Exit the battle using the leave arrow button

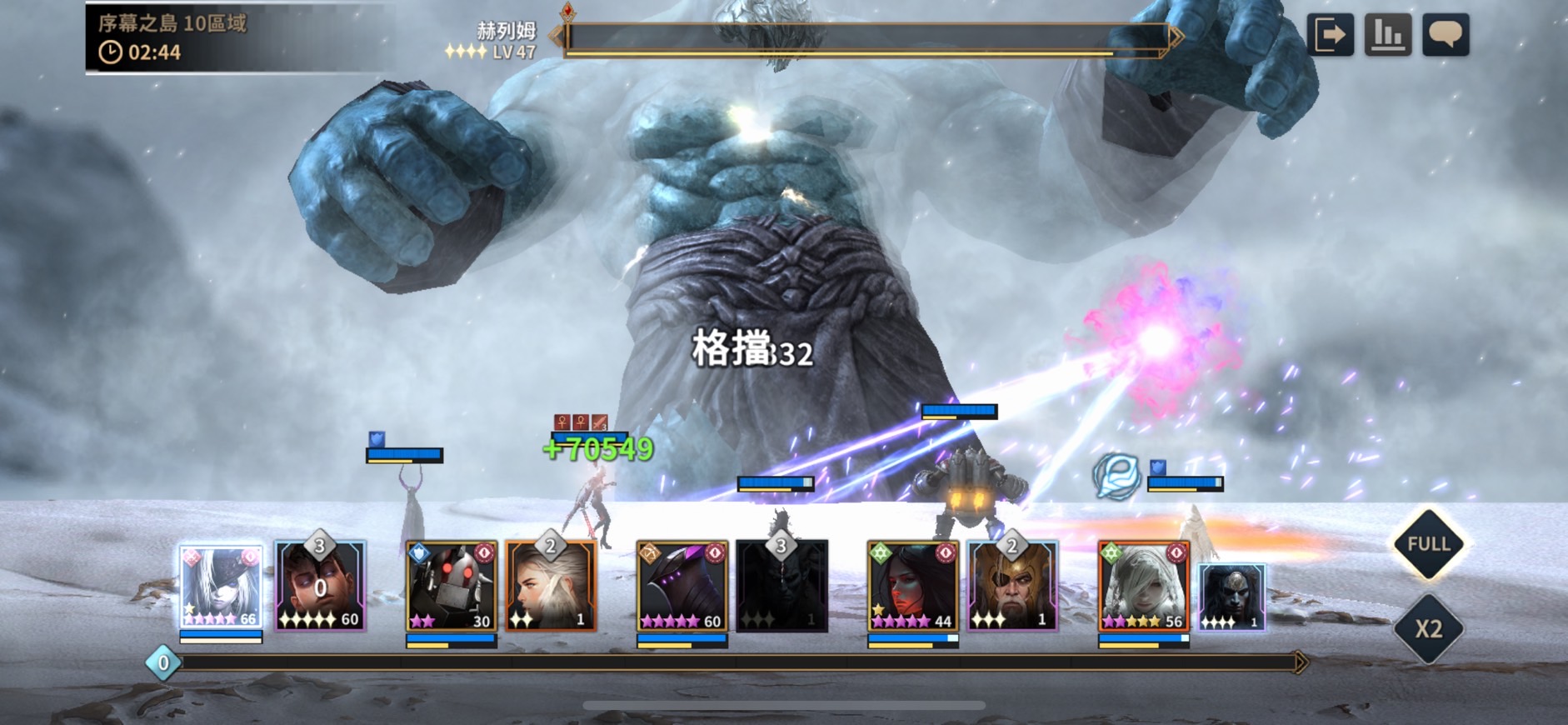tap(1330, 35)
